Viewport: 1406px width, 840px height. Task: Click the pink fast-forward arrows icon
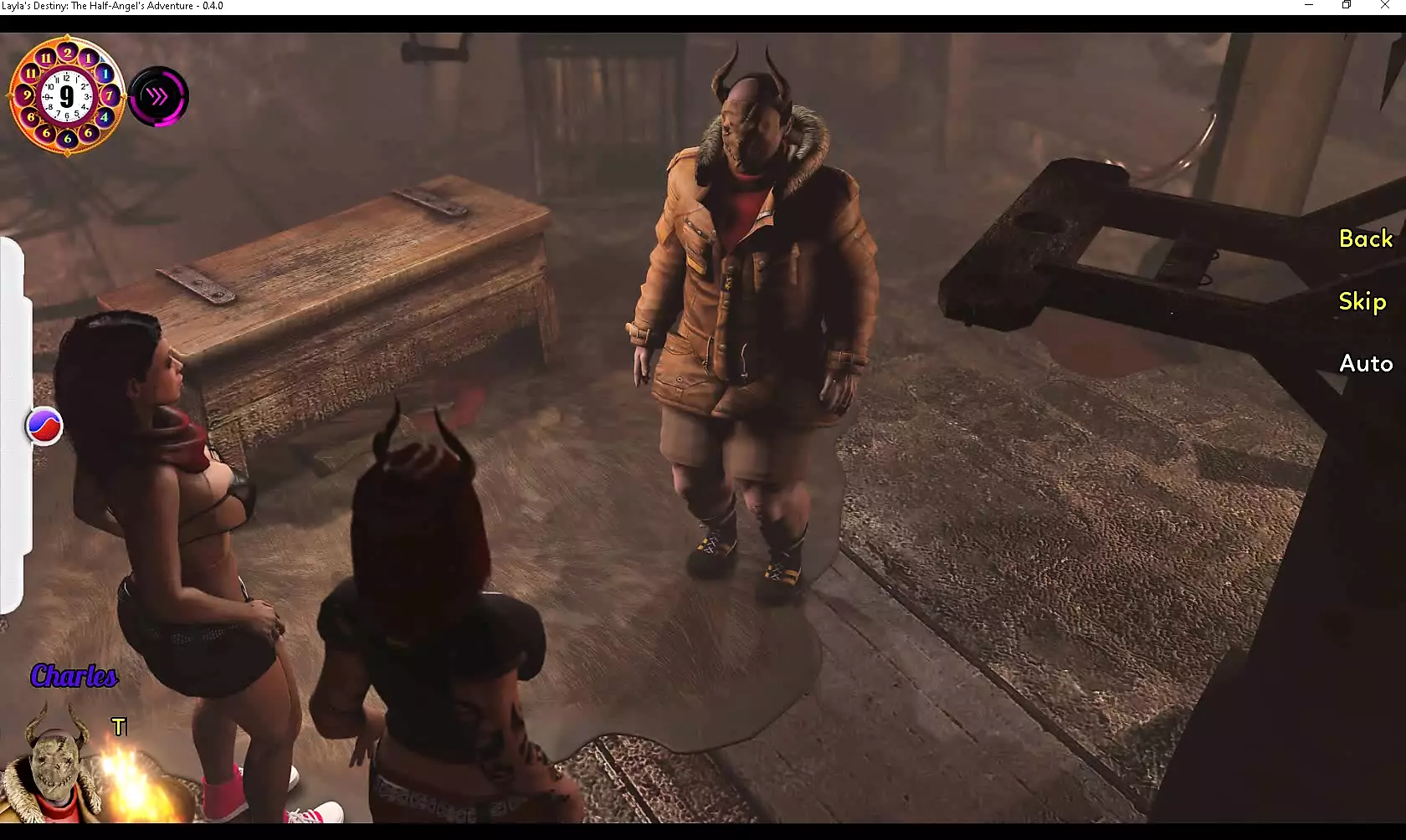click(158, 97)
